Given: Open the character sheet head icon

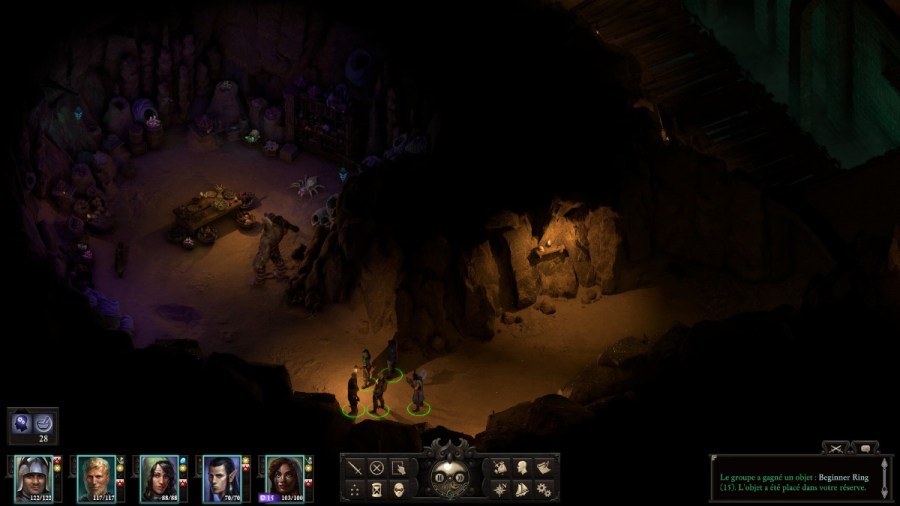Looking at the screenshot, I should (521, 467).
